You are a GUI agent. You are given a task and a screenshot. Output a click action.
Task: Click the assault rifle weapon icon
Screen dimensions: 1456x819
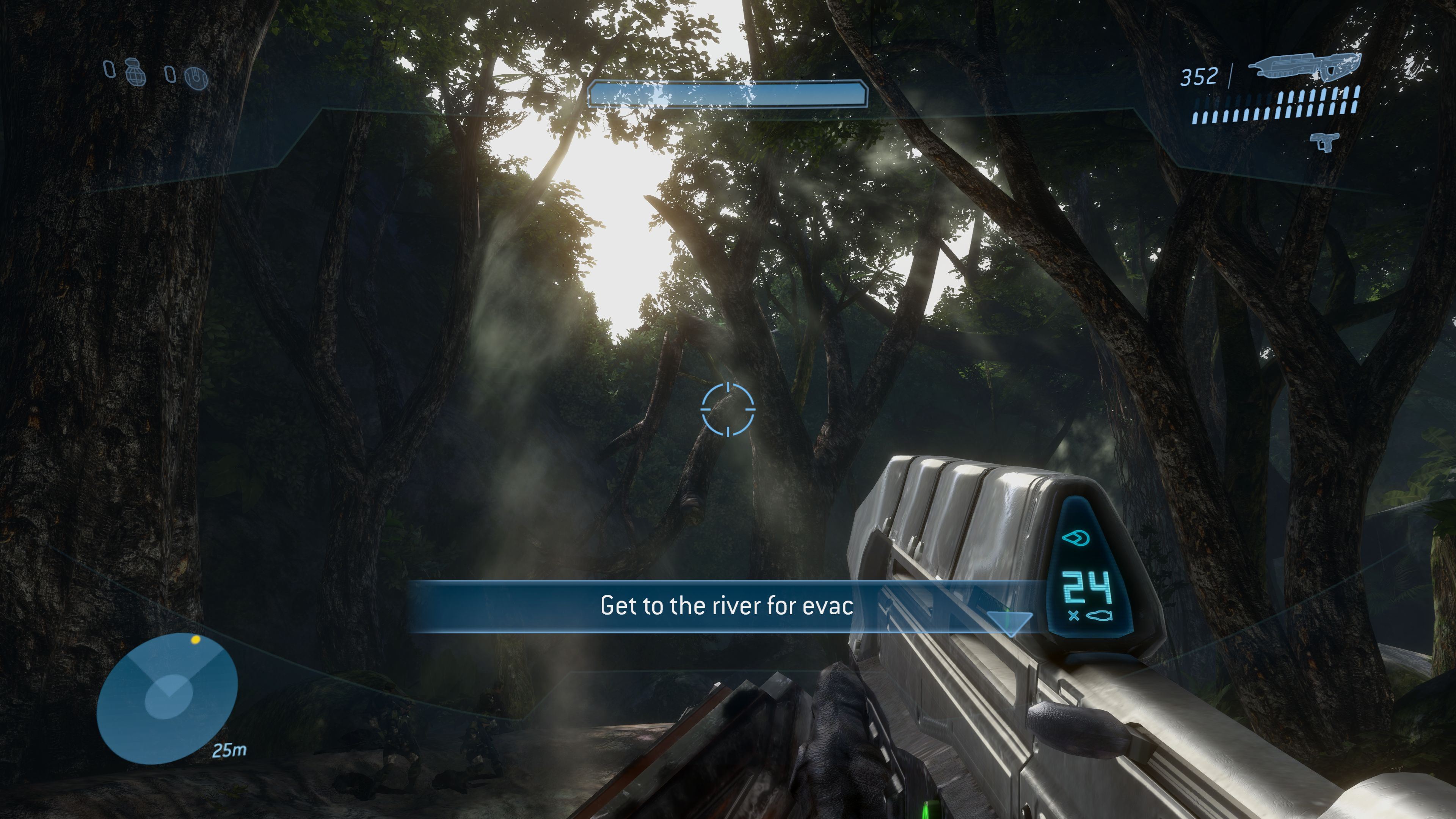click(1304, 67)
